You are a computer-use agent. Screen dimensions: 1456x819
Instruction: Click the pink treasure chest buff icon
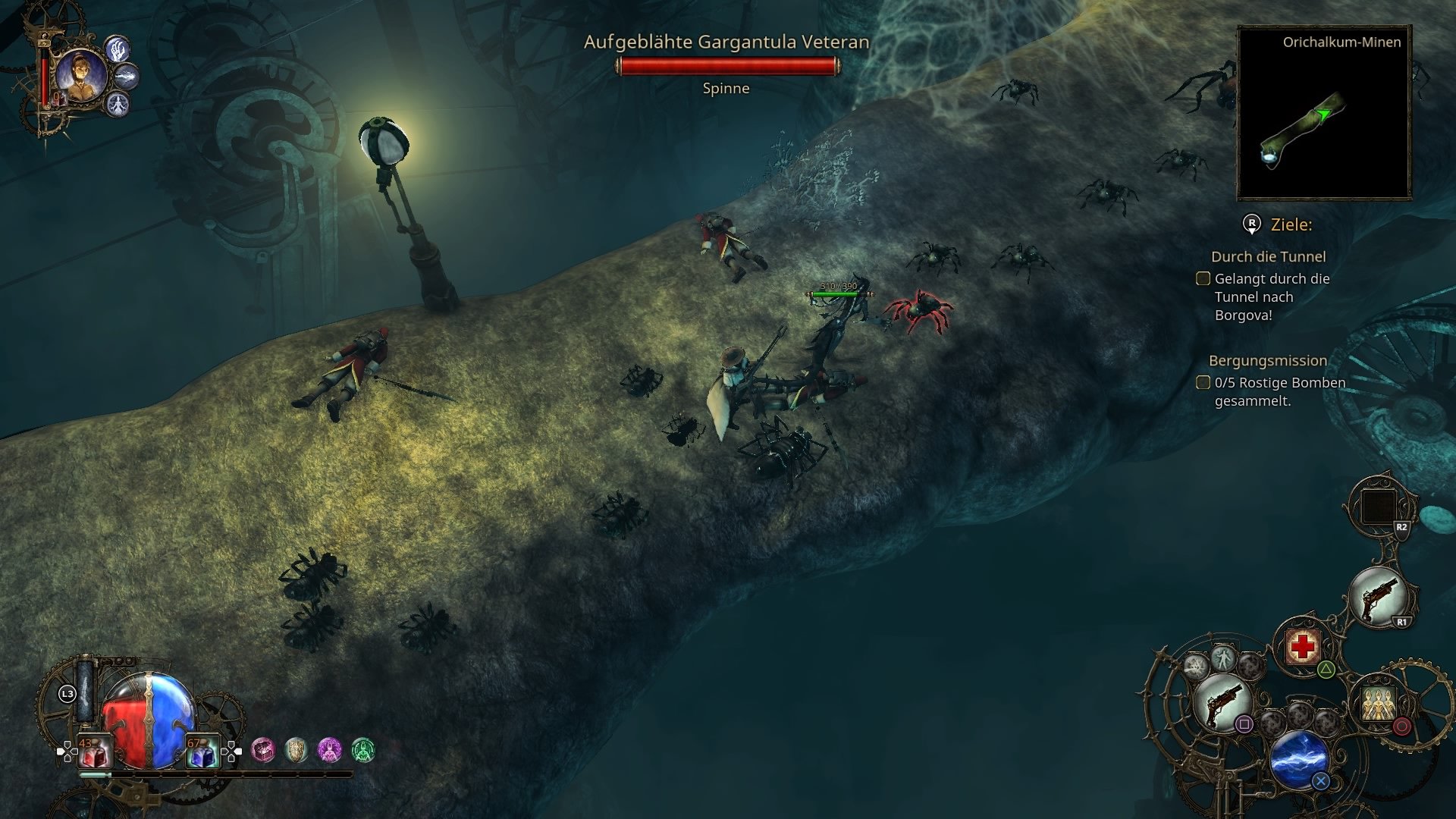[x=262, y=750]
